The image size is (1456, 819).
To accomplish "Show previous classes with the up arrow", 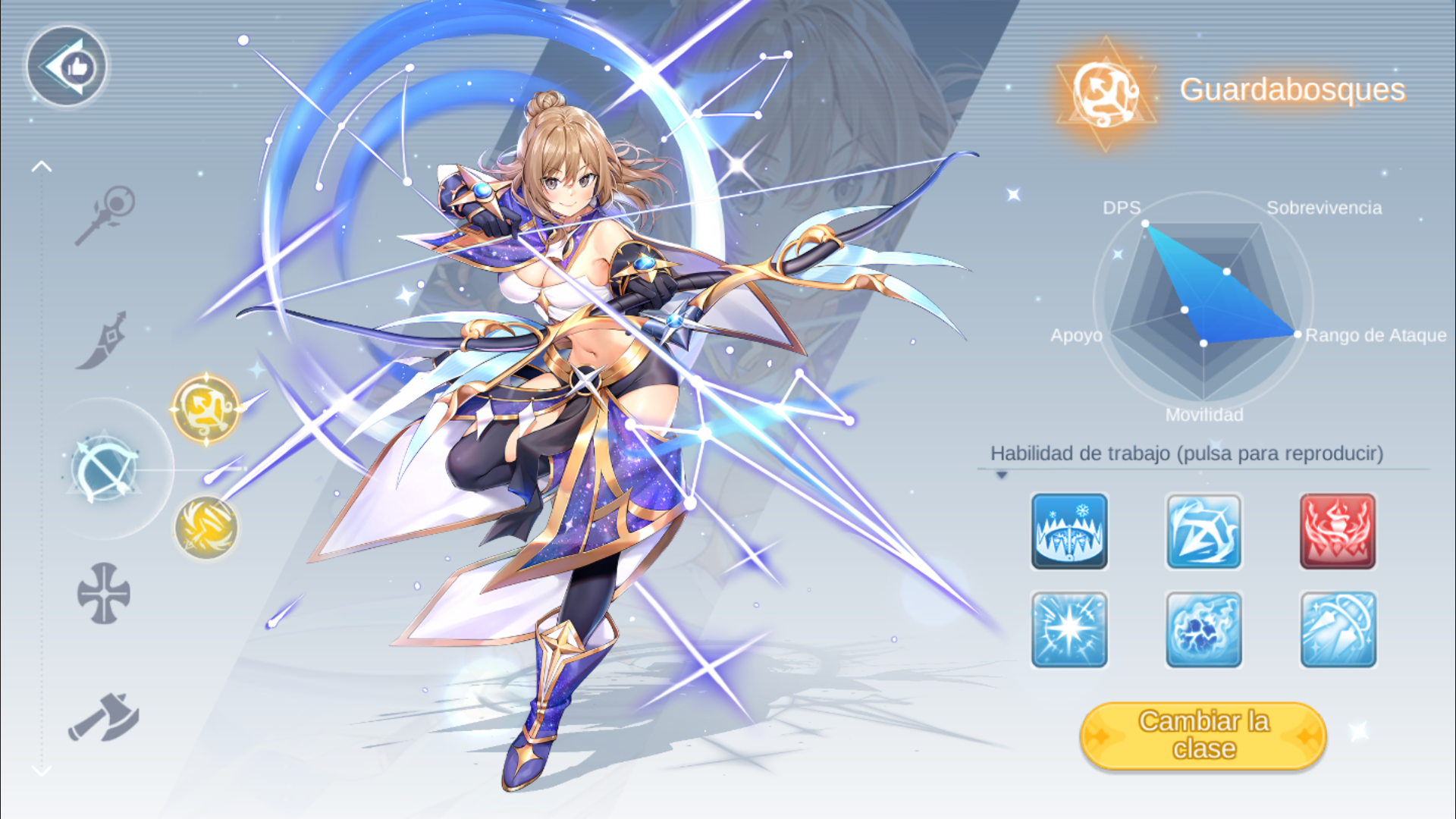I will [x=42, y=167].
